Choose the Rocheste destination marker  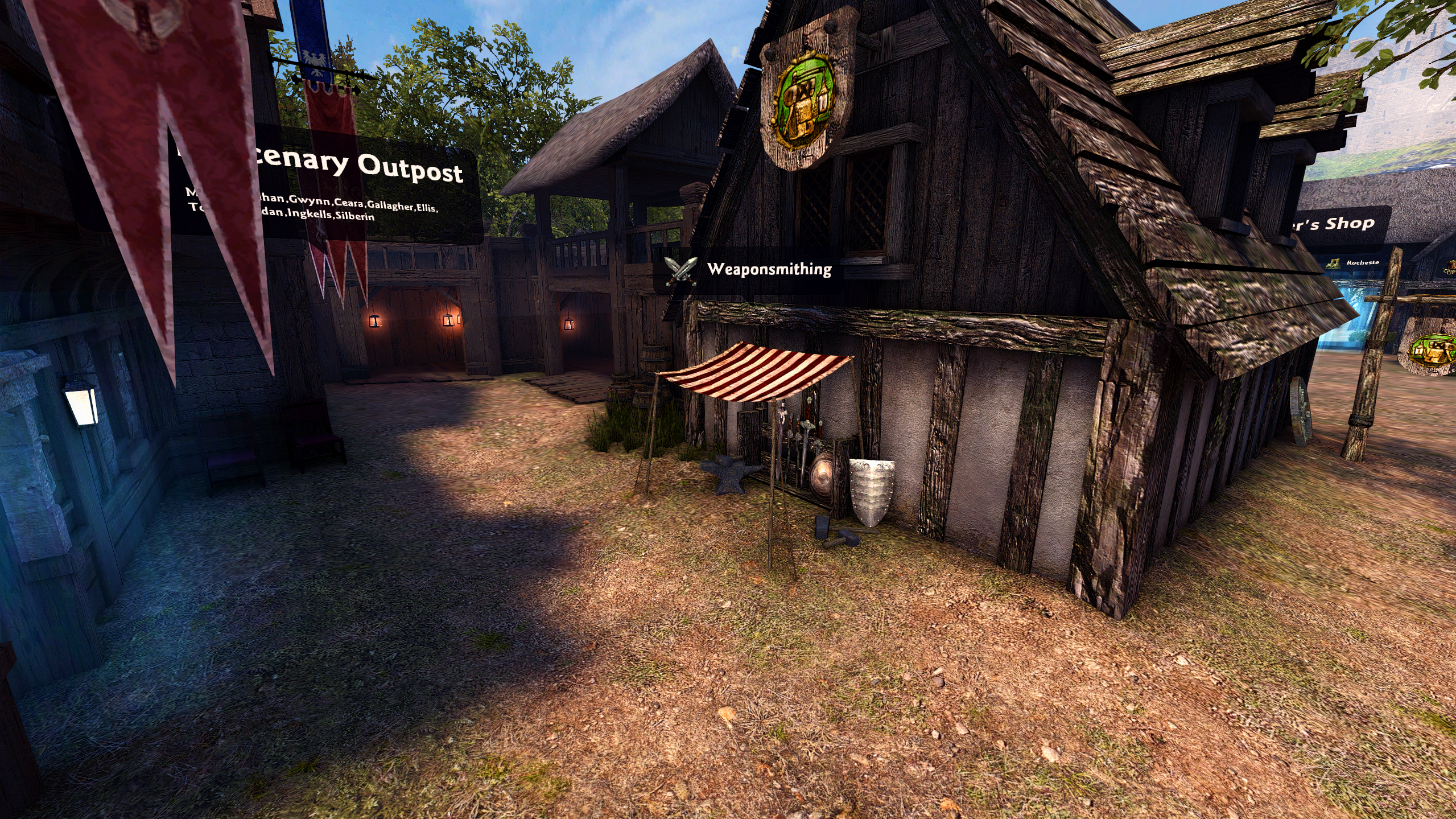1362,263
